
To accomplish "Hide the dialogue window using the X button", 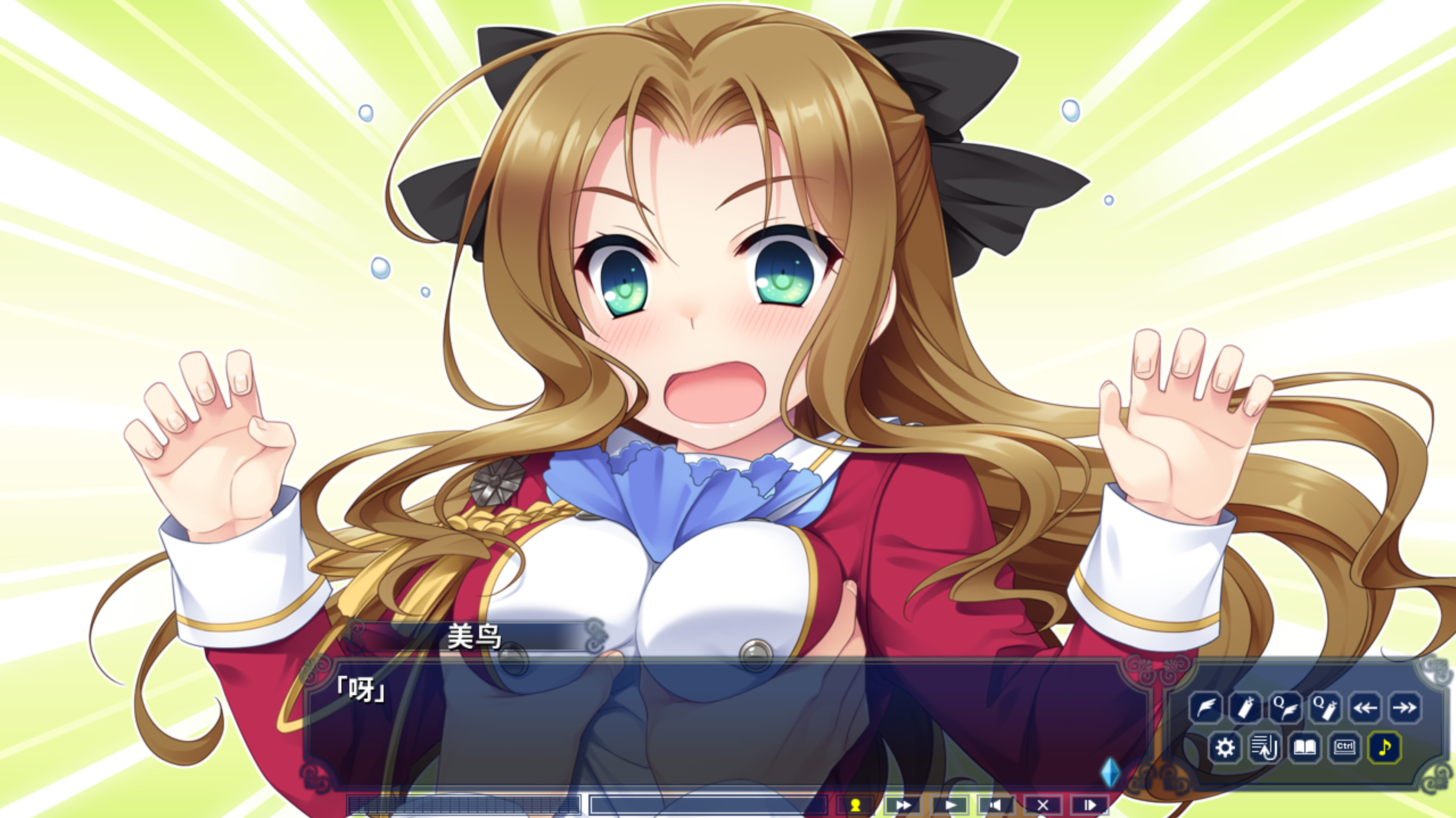I will click(x=1043, y=805).
